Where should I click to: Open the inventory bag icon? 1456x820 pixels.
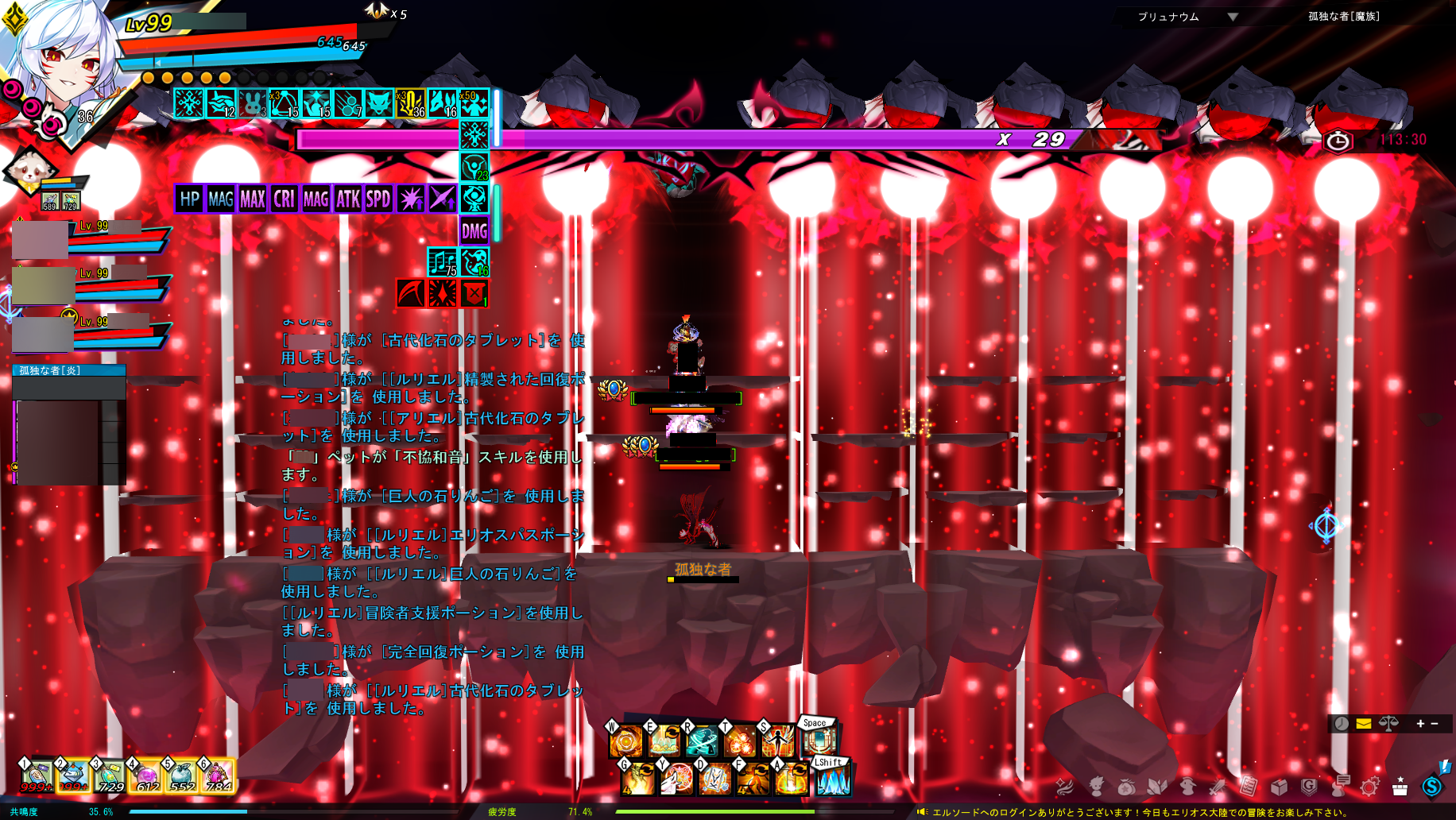coord(1128,787)
